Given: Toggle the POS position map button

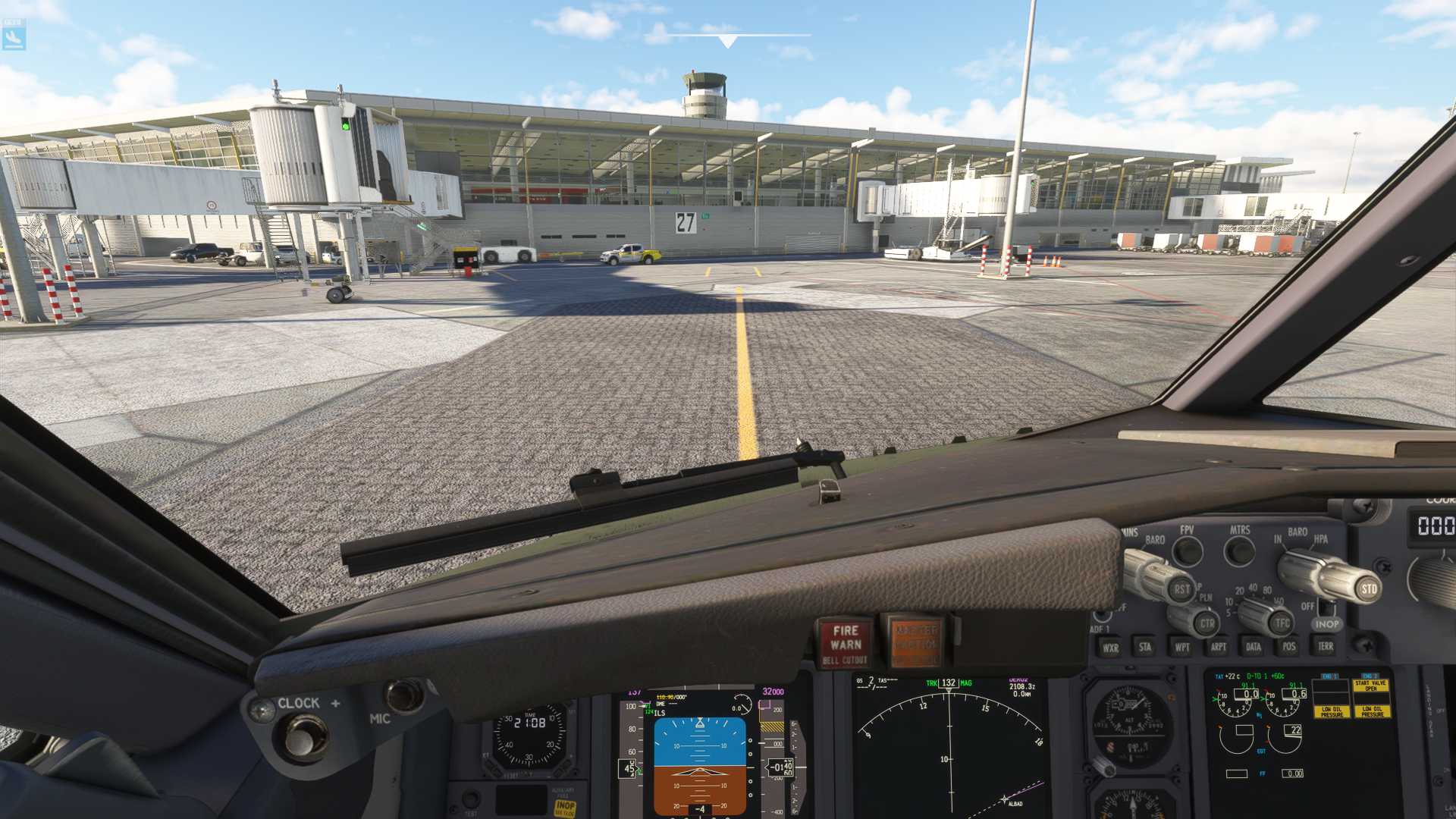Looking at the screenshot, I should (1288, 647).
